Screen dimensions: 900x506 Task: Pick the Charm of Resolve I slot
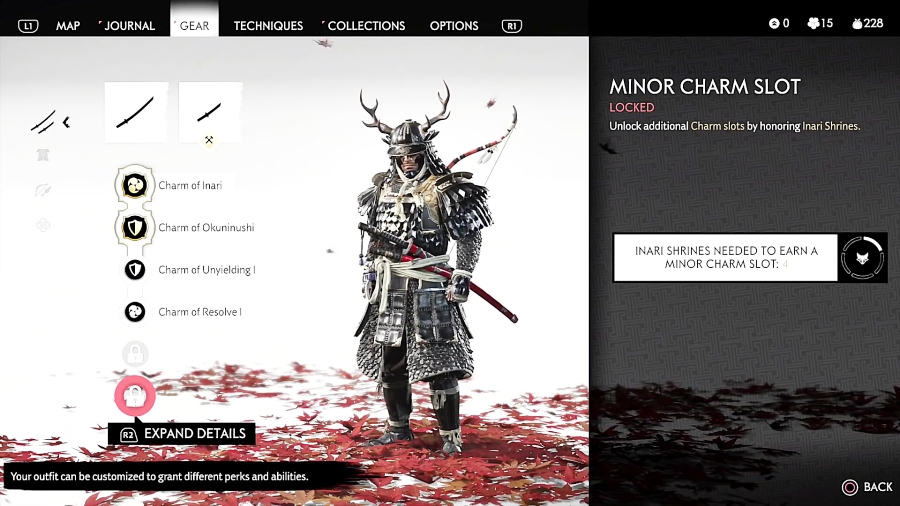coord(135,312)
